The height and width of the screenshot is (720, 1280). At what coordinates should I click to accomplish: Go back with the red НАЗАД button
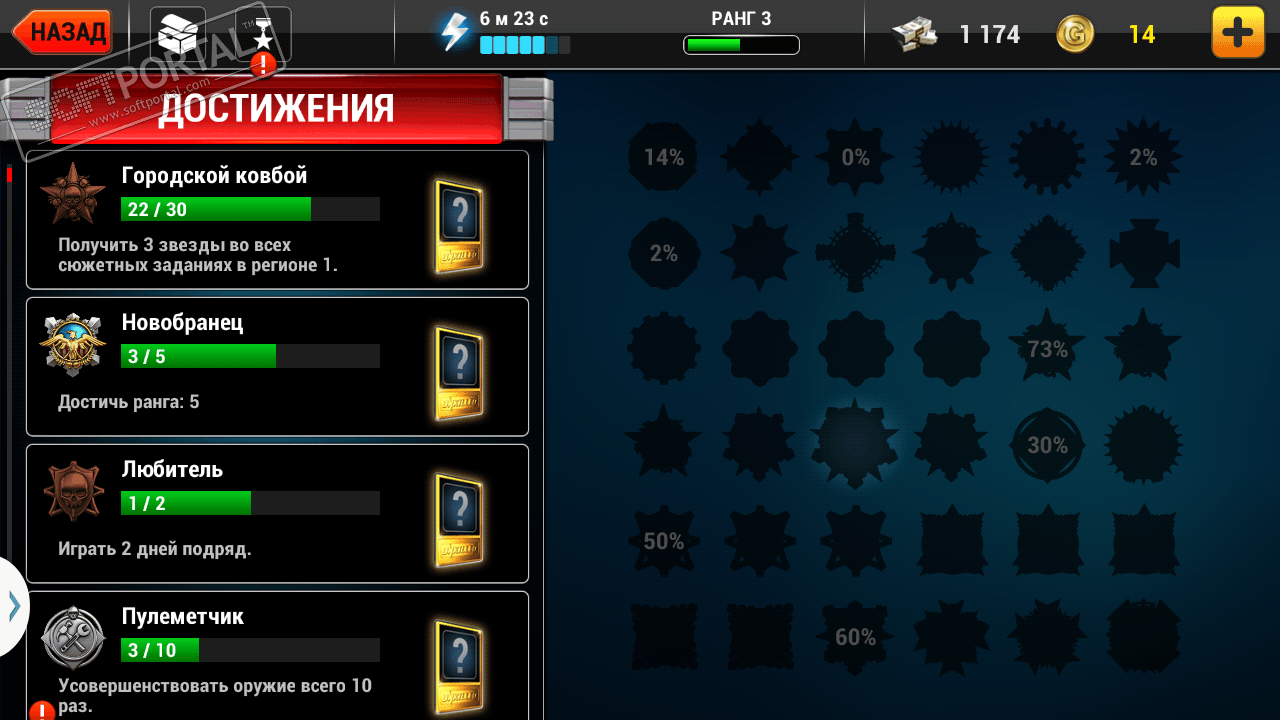(63, 33)
